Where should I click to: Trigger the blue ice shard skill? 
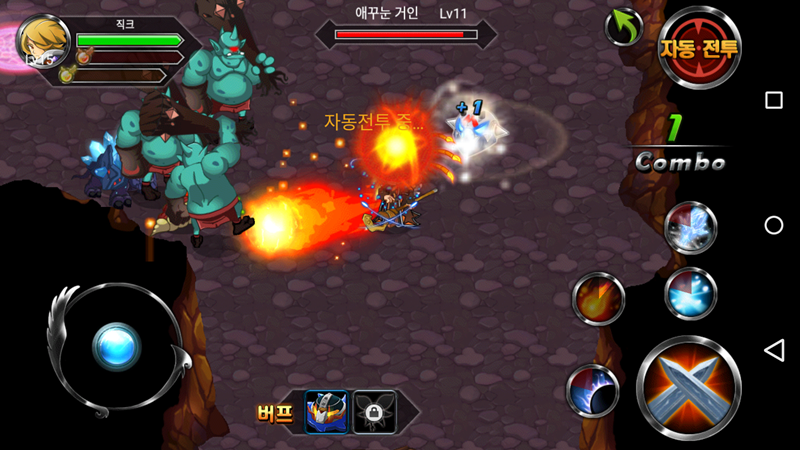point(690,293)
